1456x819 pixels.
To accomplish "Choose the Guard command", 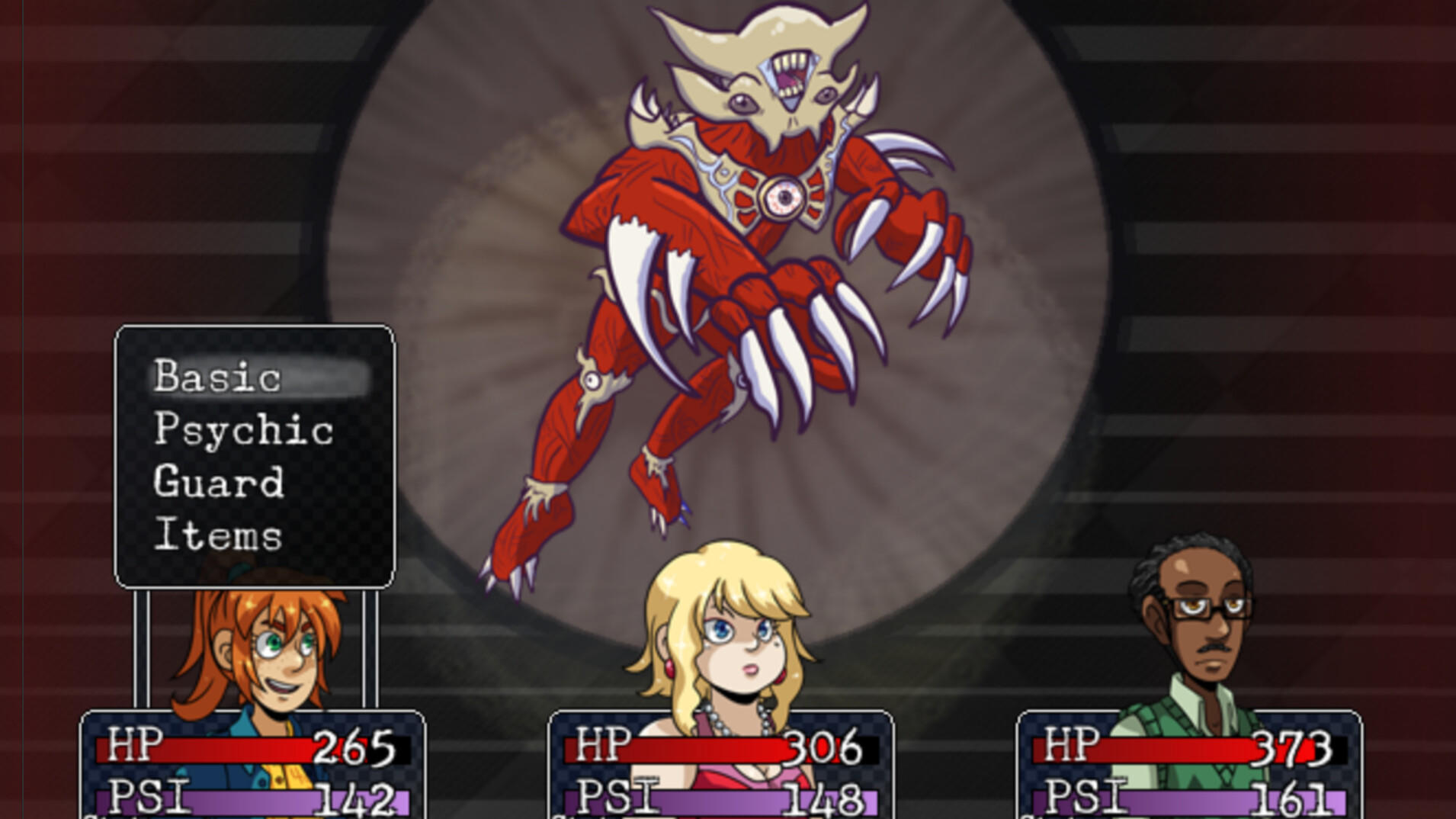I will pyautogui.click(x=220, y=483).
